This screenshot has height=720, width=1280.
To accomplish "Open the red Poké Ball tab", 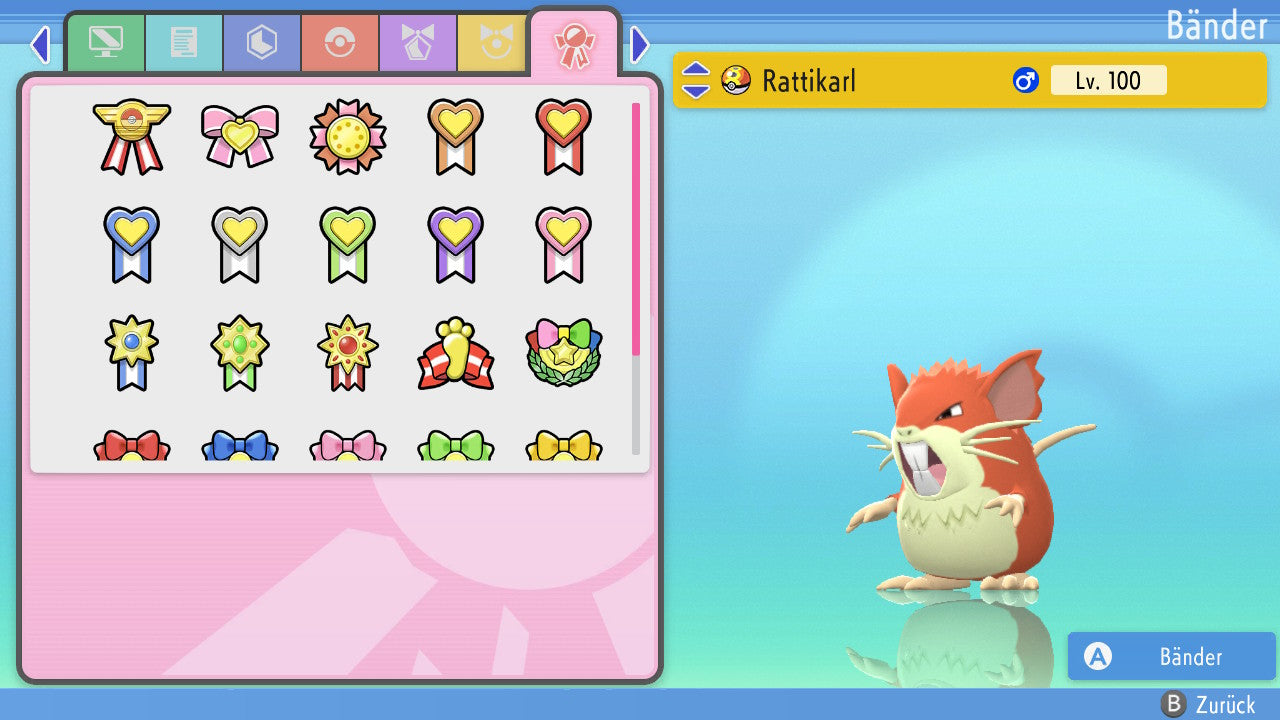I will click(340, 43).
